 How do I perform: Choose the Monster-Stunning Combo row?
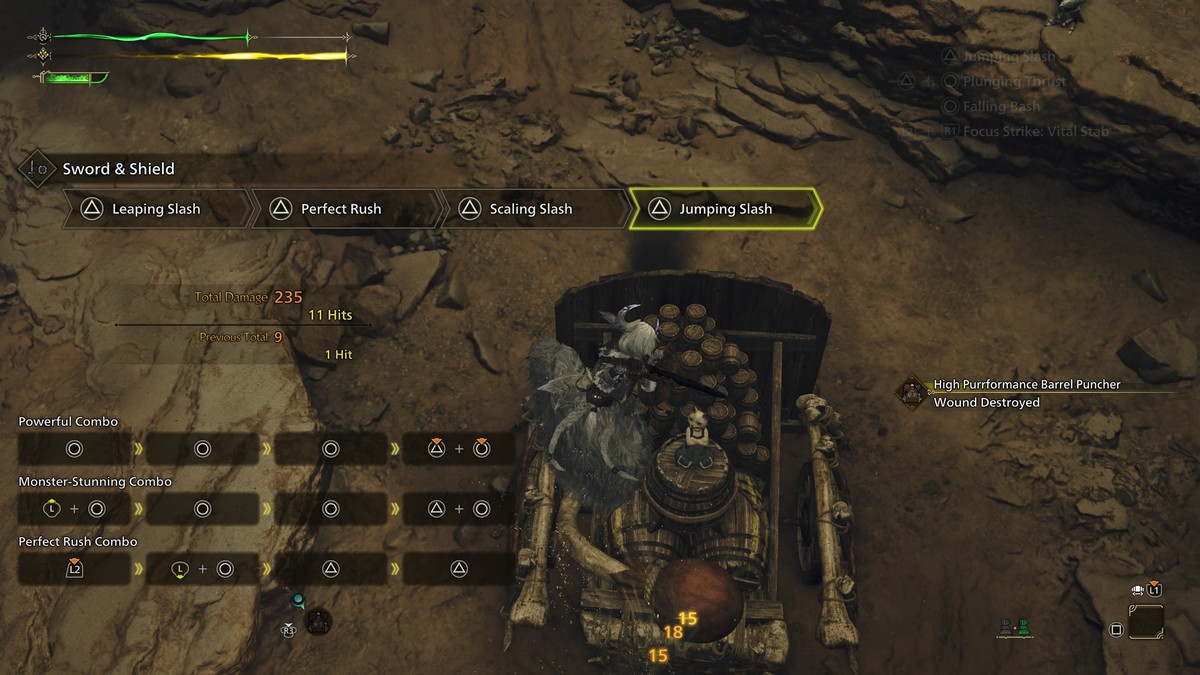click(x=95, y=482)
